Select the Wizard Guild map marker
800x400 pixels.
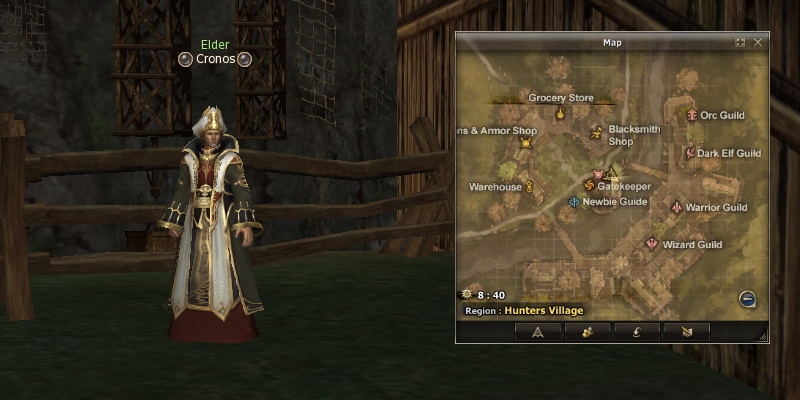pos(652,244)
